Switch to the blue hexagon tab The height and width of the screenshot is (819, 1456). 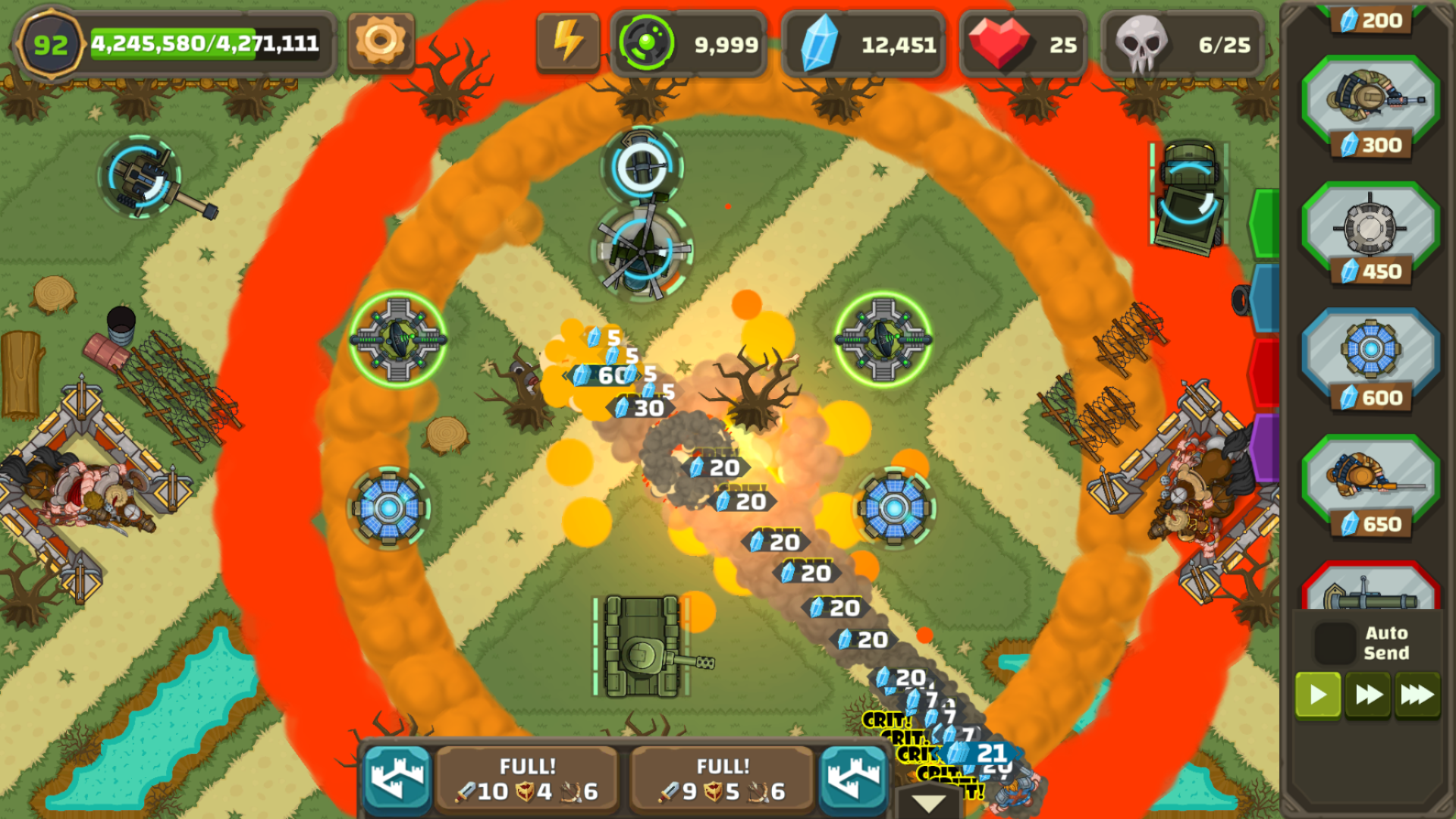pos(1265,298)
